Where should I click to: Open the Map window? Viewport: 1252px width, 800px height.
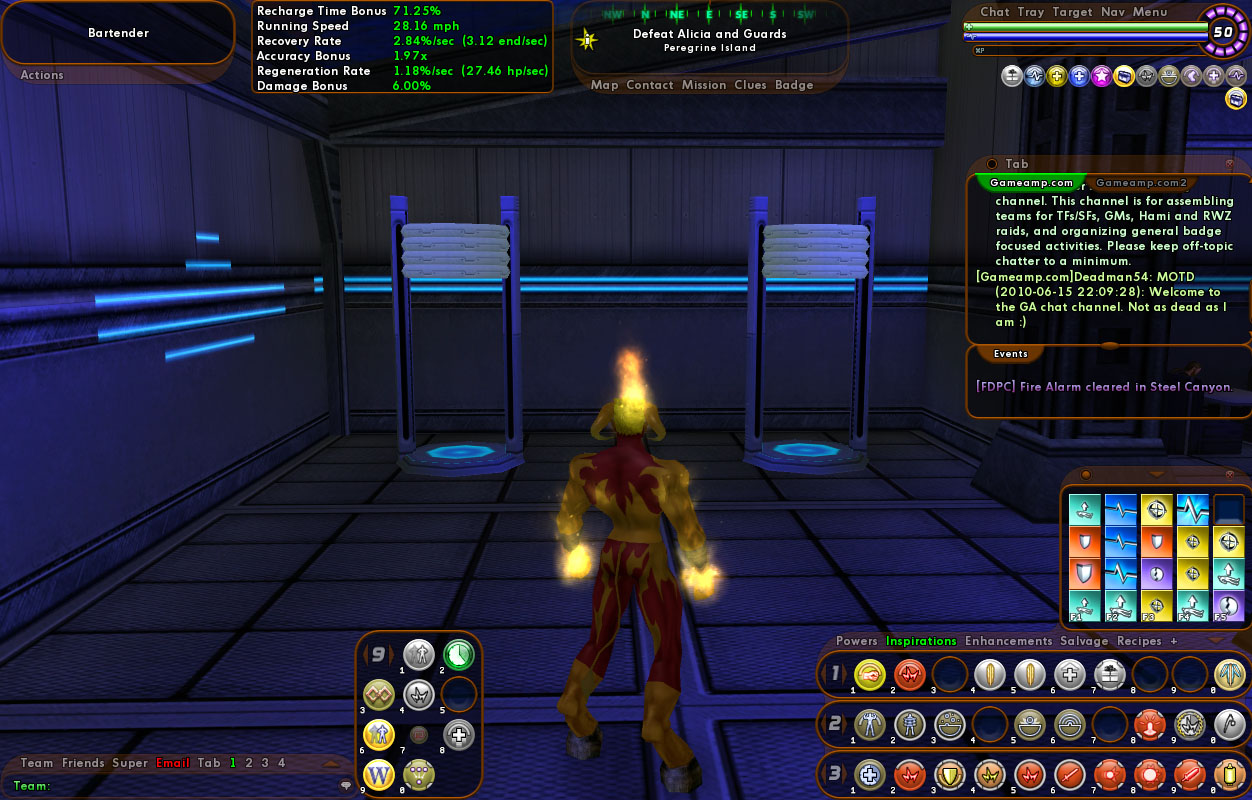tap(604, 85)
